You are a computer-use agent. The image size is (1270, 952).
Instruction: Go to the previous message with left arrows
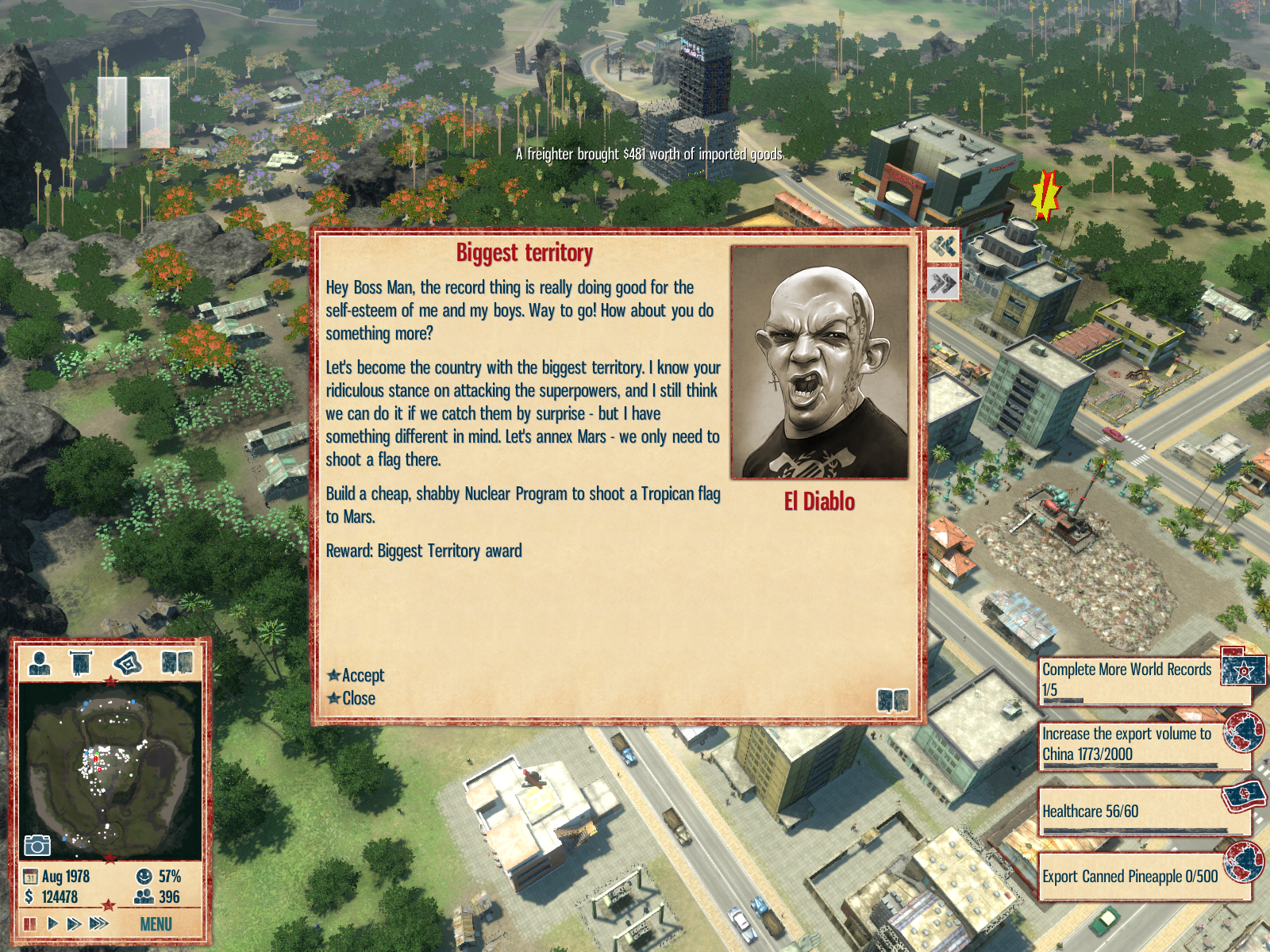(x=943, y=247)
